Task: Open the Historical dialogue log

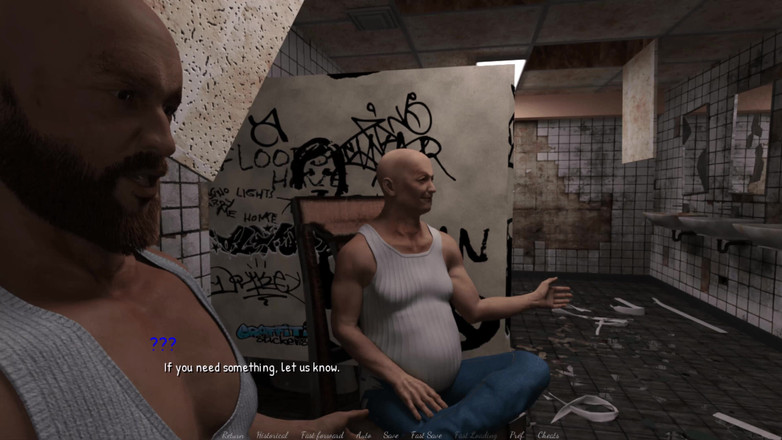Action: (271, 435)
